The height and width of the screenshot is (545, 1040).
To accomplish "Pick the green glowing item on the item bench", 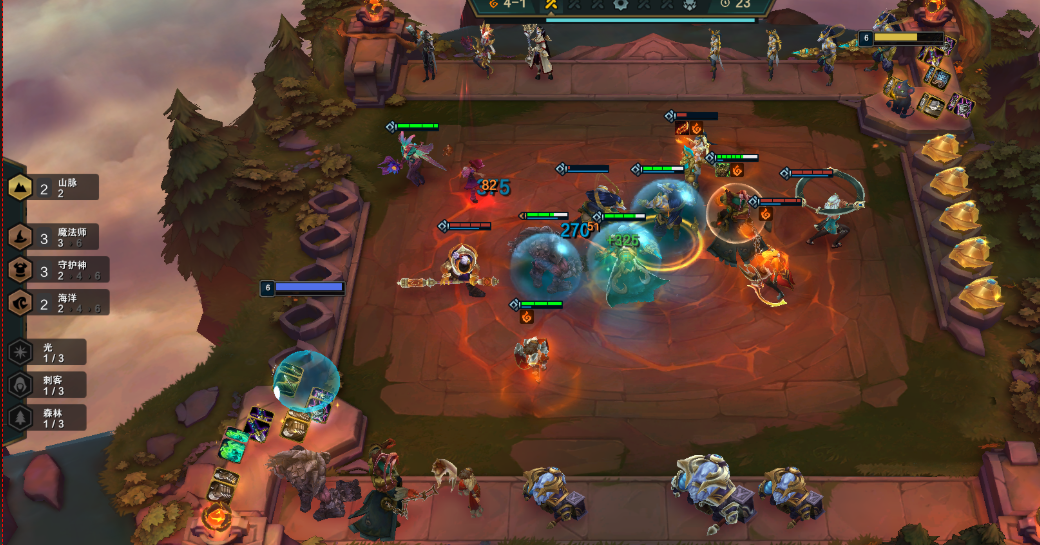I will click(235, 443).
